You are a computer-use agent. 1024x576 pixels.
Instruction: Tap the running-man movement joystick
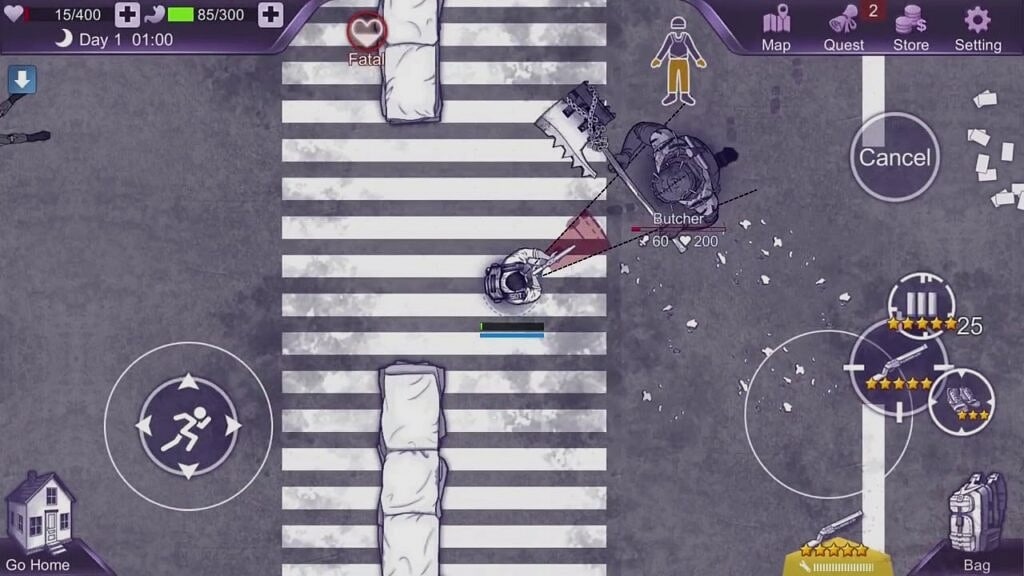tap(188, 424)
